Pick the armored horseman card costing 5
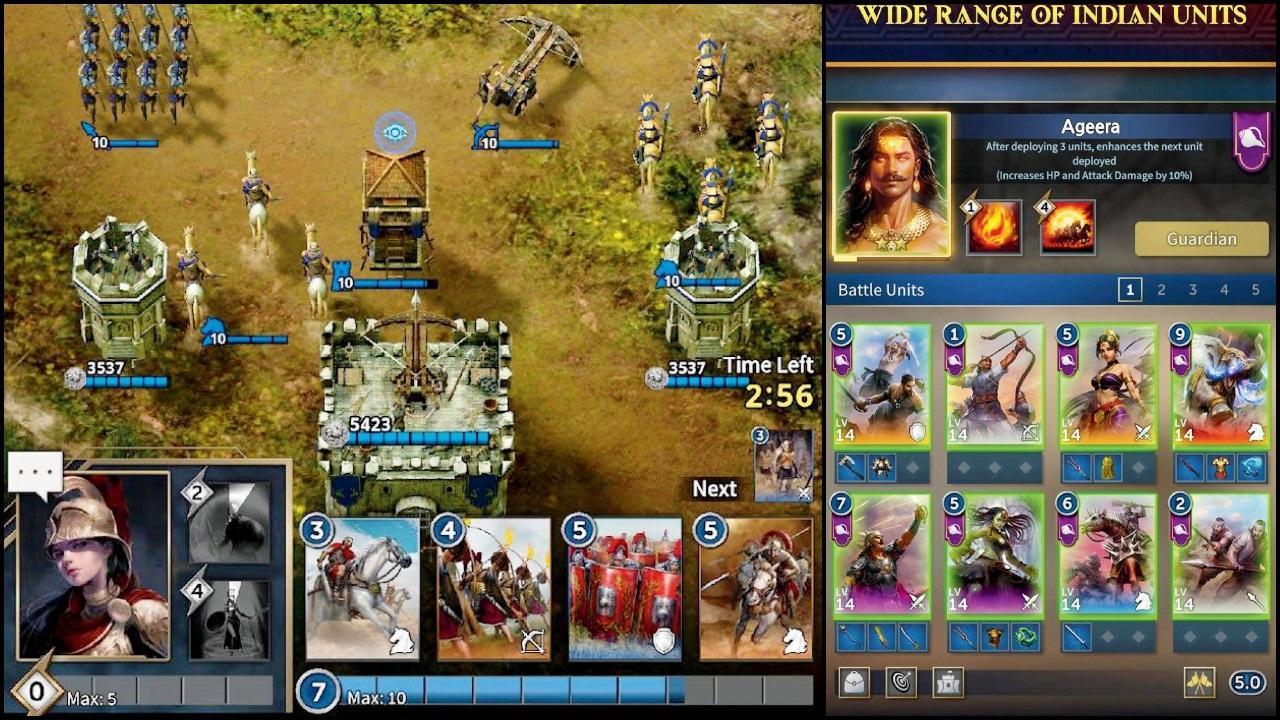 (756, 589)
